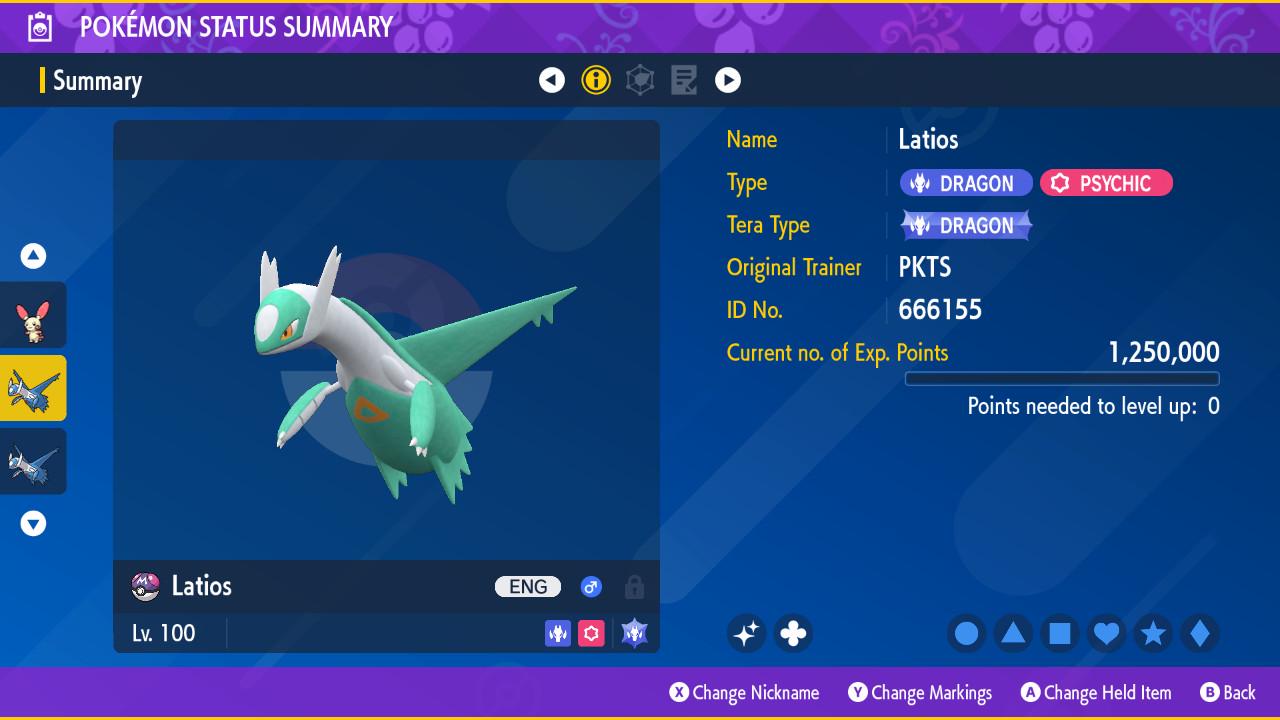The width and height of the screenshot is (1280, 720).
Task: Select the yellow info summary tab
Action: click(x=596, y=80)
